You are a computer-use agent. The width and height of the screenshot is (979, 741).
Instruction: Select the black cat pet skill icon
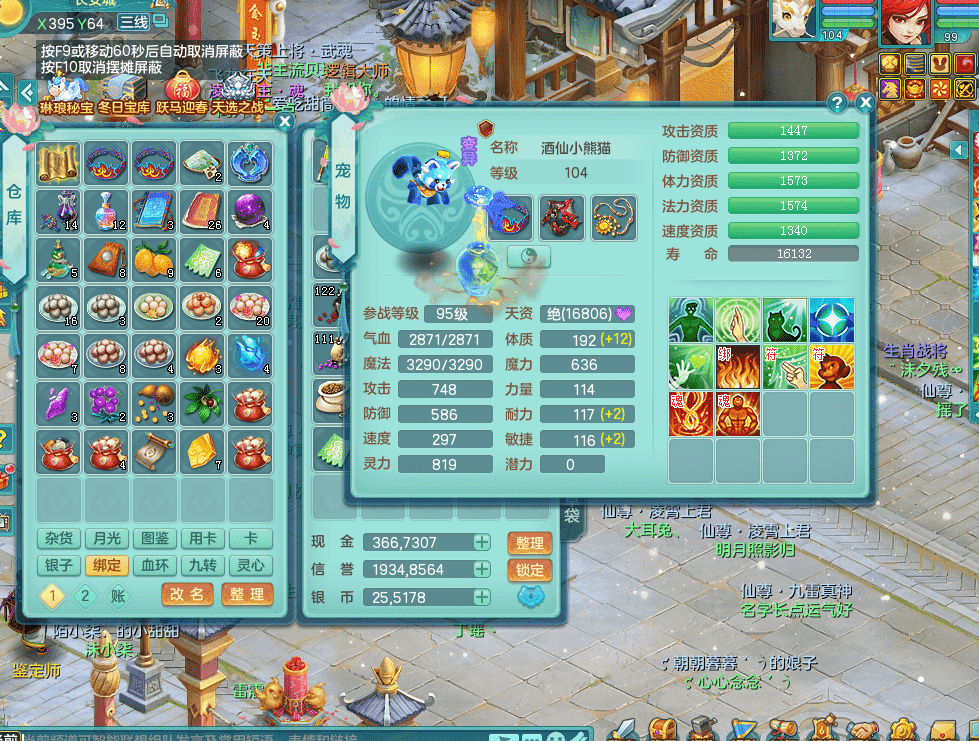point(784,320)
